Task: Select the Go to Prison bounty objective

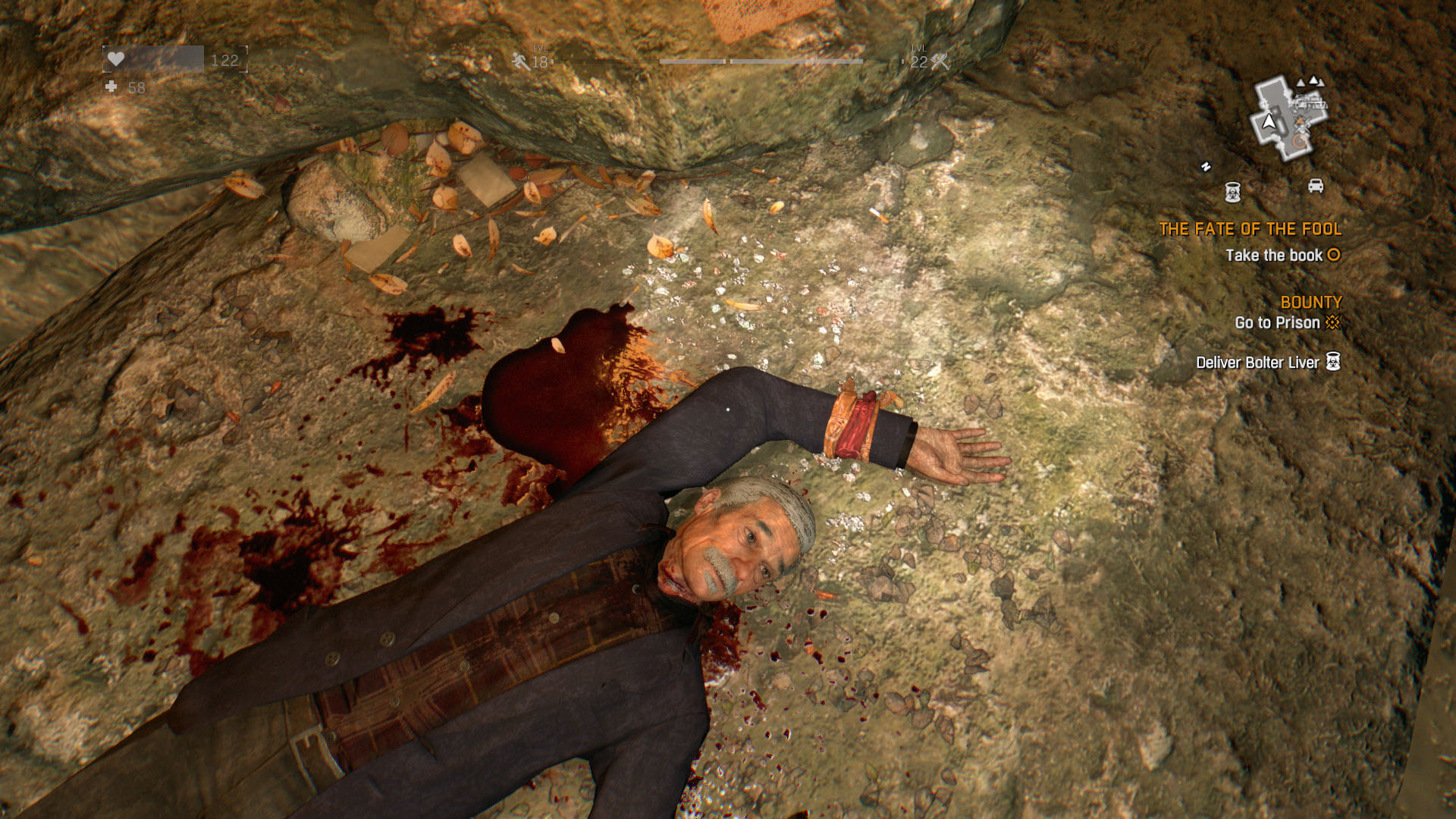Action: click(x=1277, y=323)
